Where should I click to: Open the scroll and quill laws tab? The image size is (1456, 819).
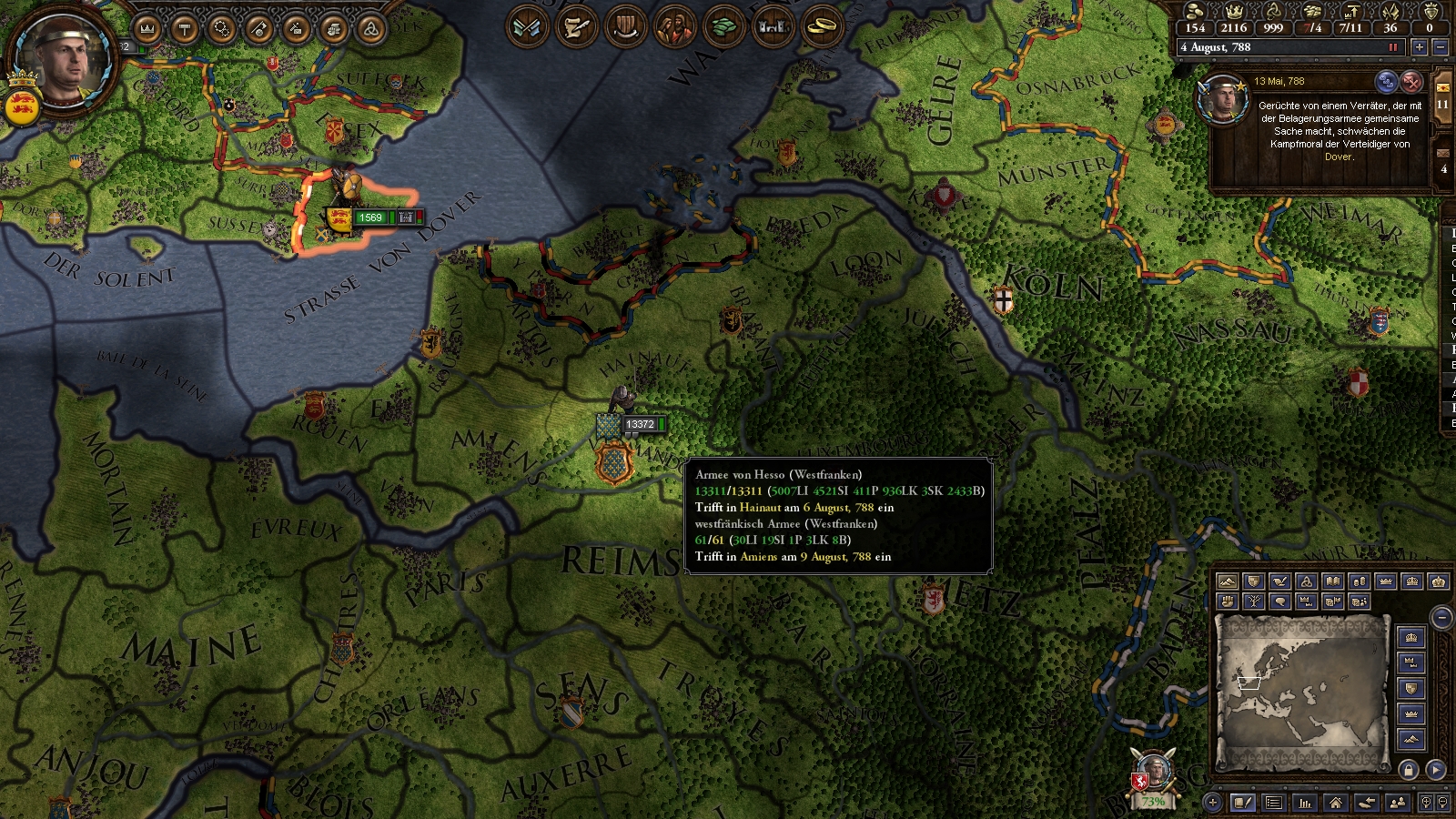(x=576, y=26)
